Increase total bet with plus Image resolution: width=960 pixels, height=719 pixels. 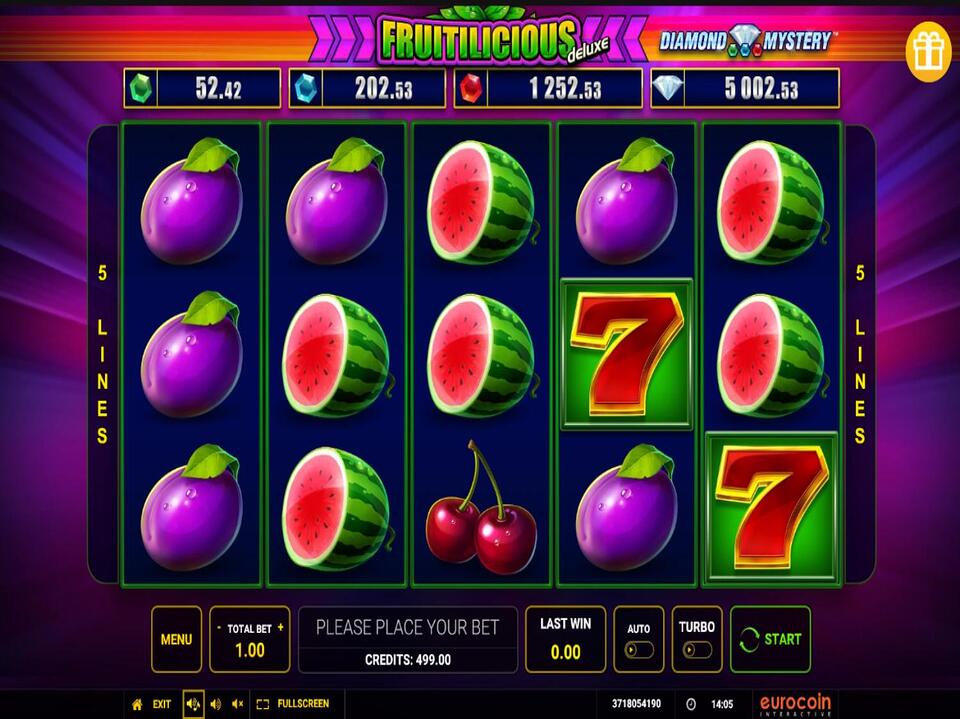280,628
